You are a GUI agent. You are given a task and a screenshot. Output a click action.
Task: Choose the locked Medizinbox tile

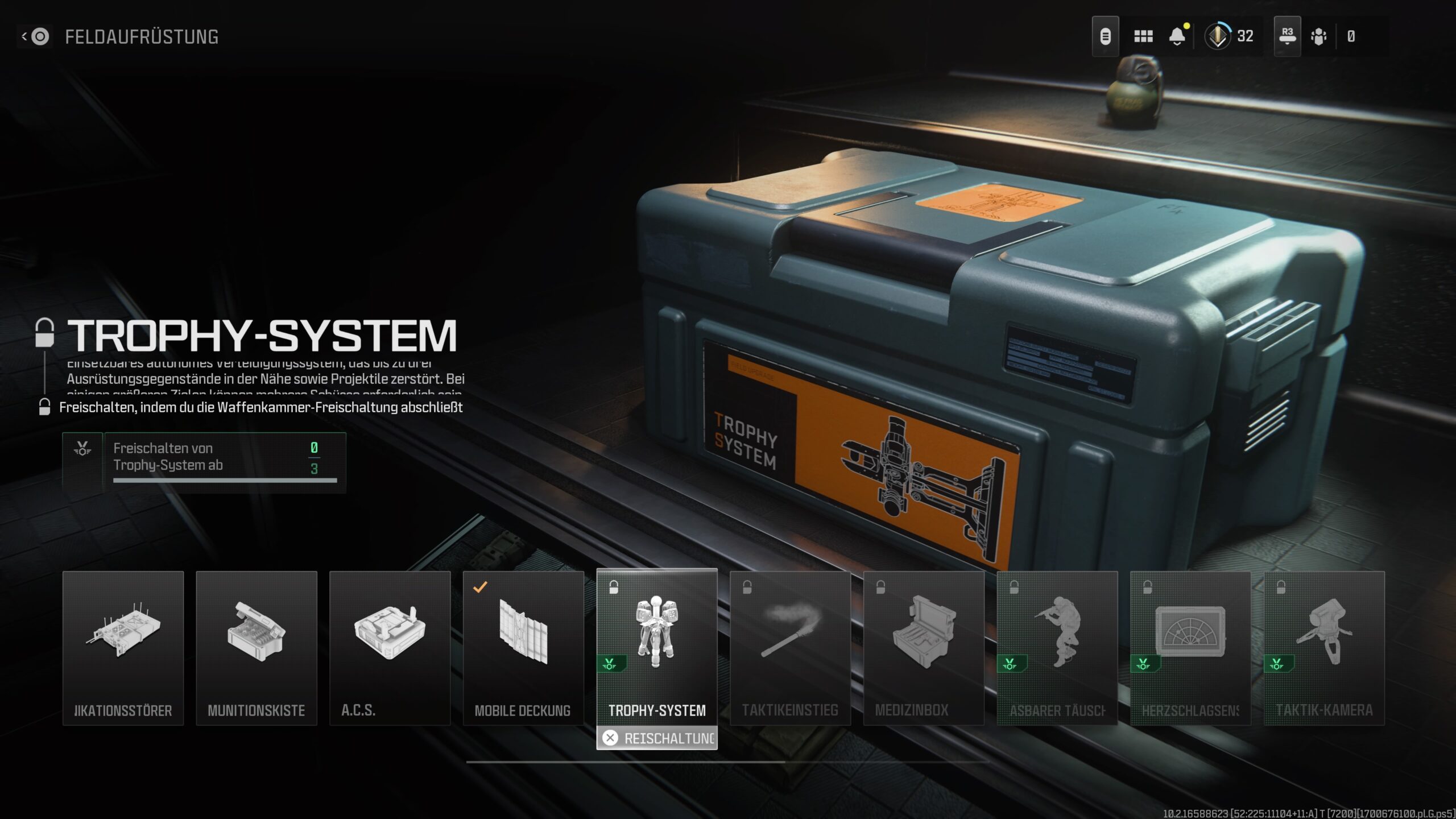click(924, 648)
